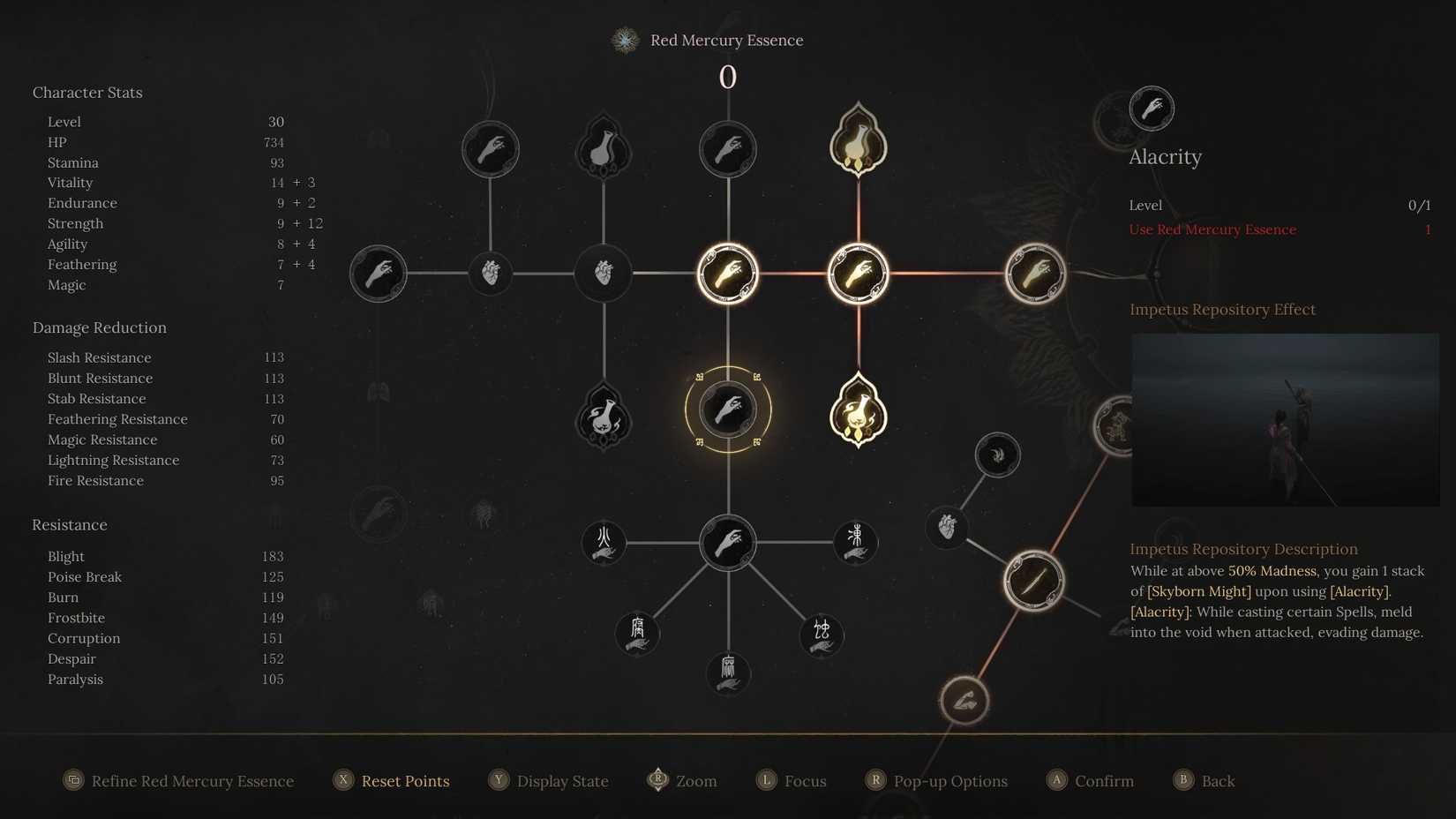The image size is (1456, 819).
Task: Select the grasping hand node at bottom right
Action: coord(964,700)
